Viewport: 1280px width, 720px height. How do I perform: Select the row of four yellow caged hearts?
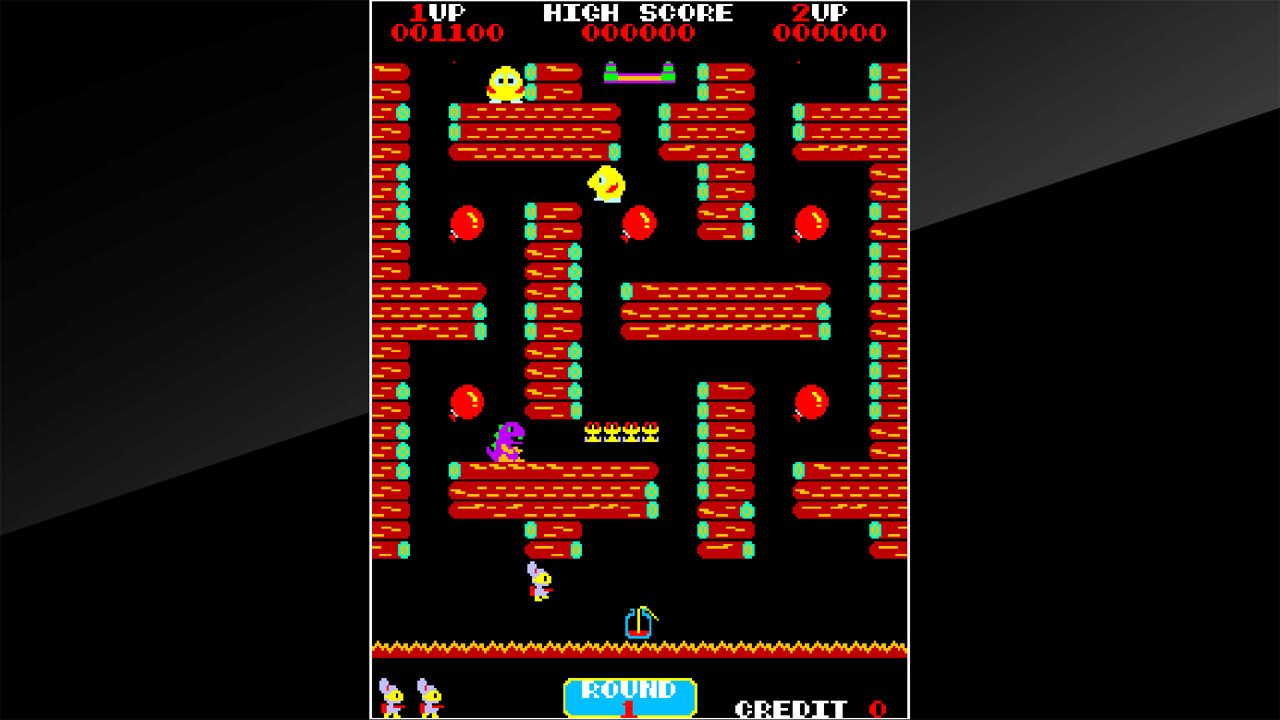tap(620, 432)
